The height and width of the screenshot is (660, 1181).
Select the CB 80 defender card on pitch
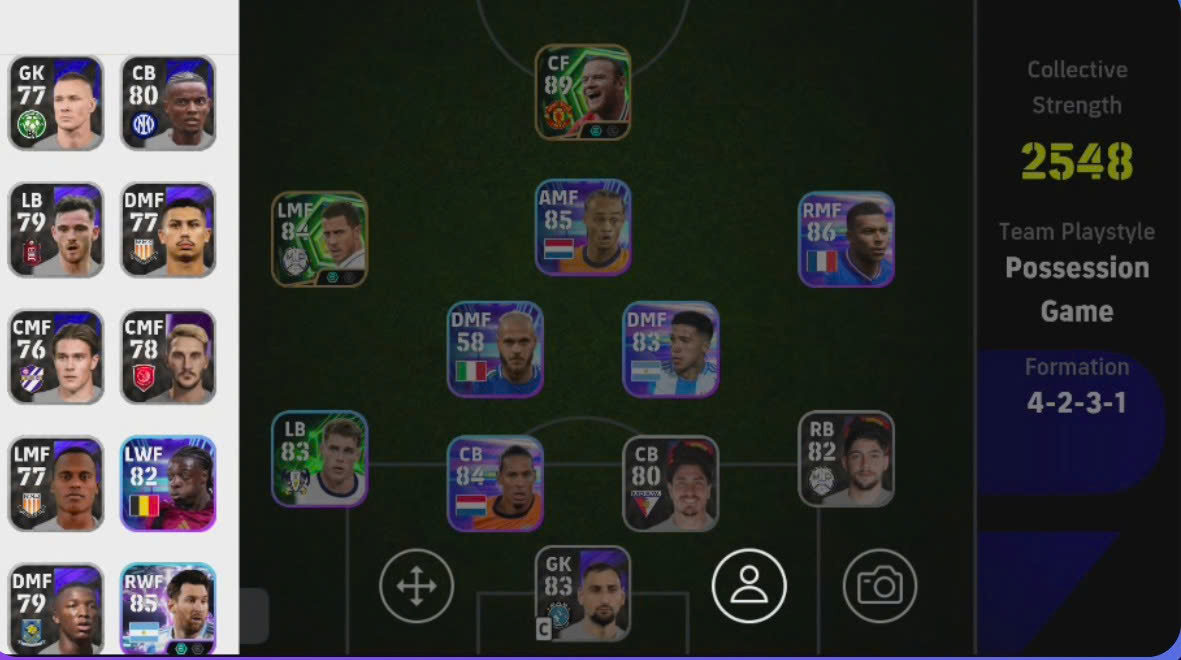(671, 483)
